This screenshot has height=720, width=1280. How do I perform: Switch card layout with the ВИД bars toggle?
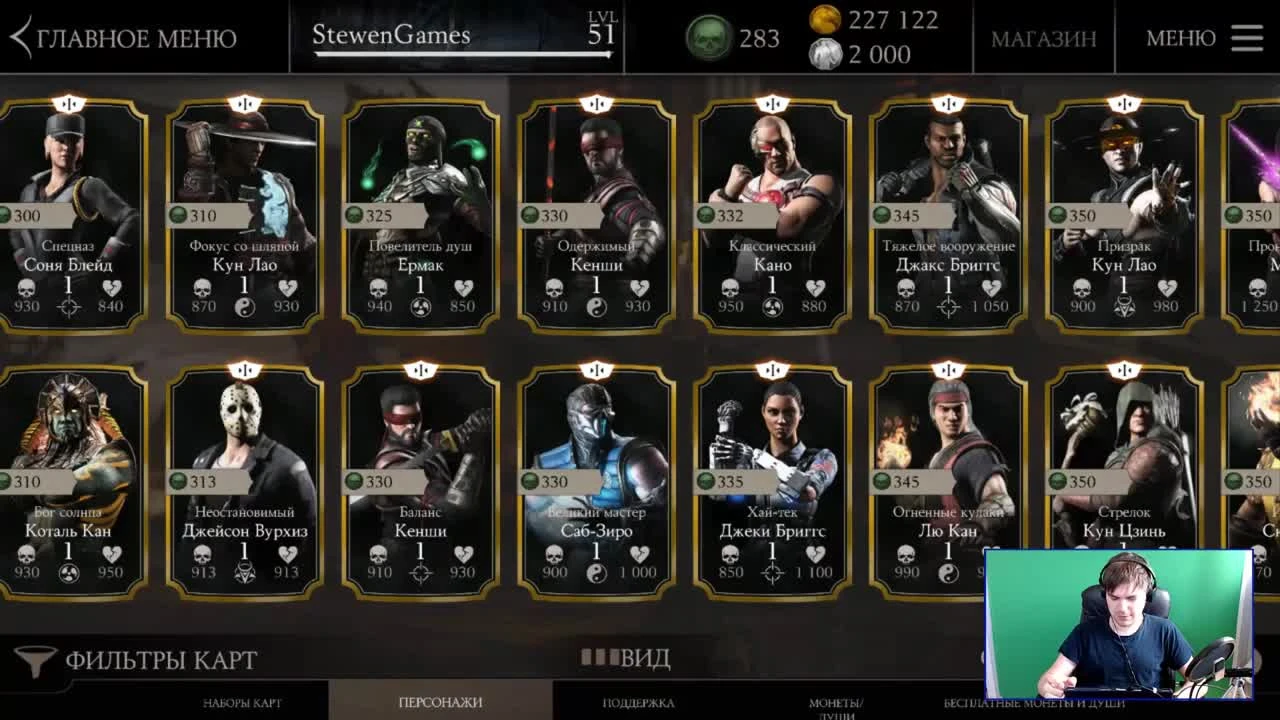[600, 658]
